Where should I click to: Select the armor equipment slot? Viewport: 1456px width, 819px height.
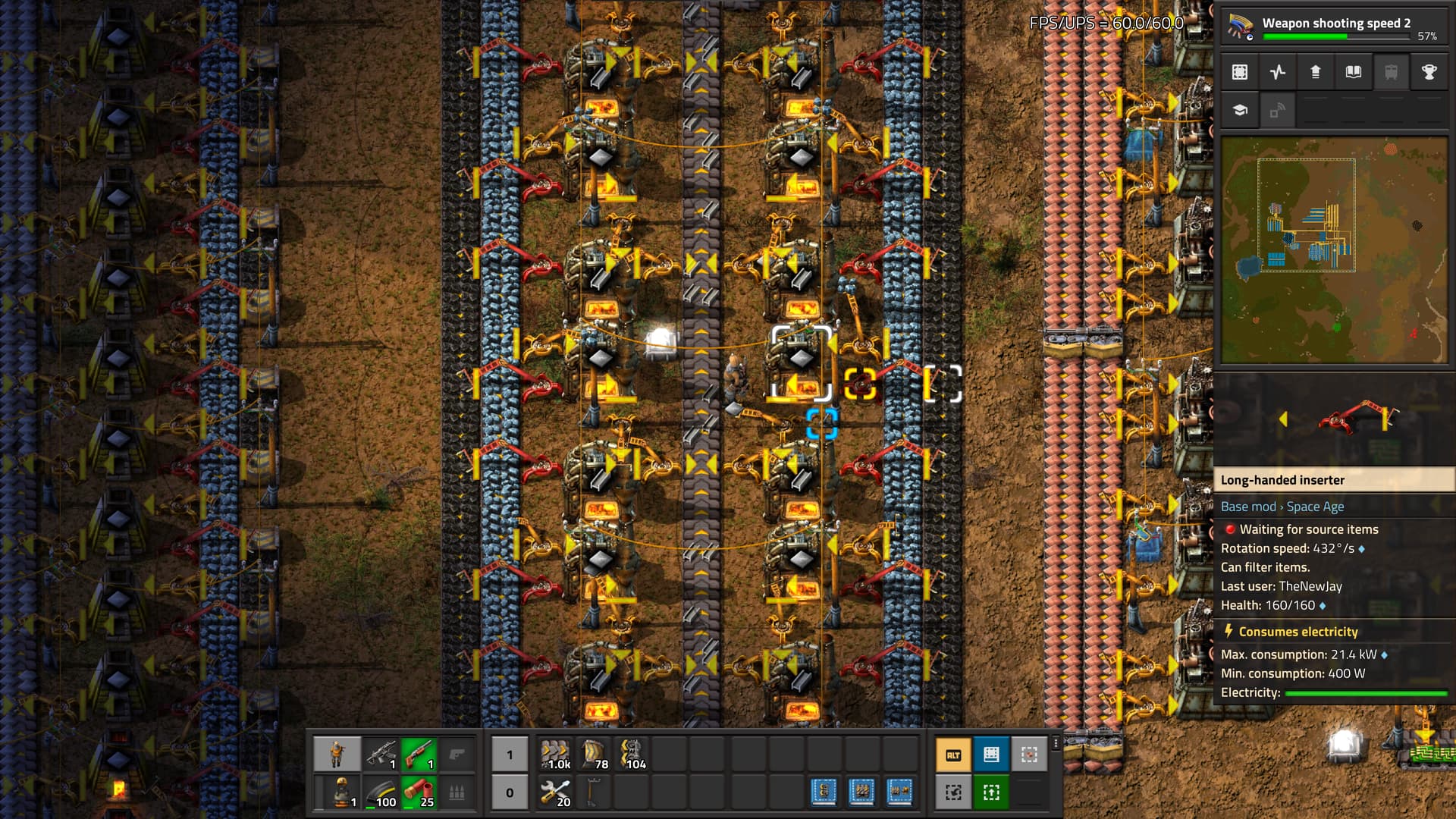click(x=337, y=792)
